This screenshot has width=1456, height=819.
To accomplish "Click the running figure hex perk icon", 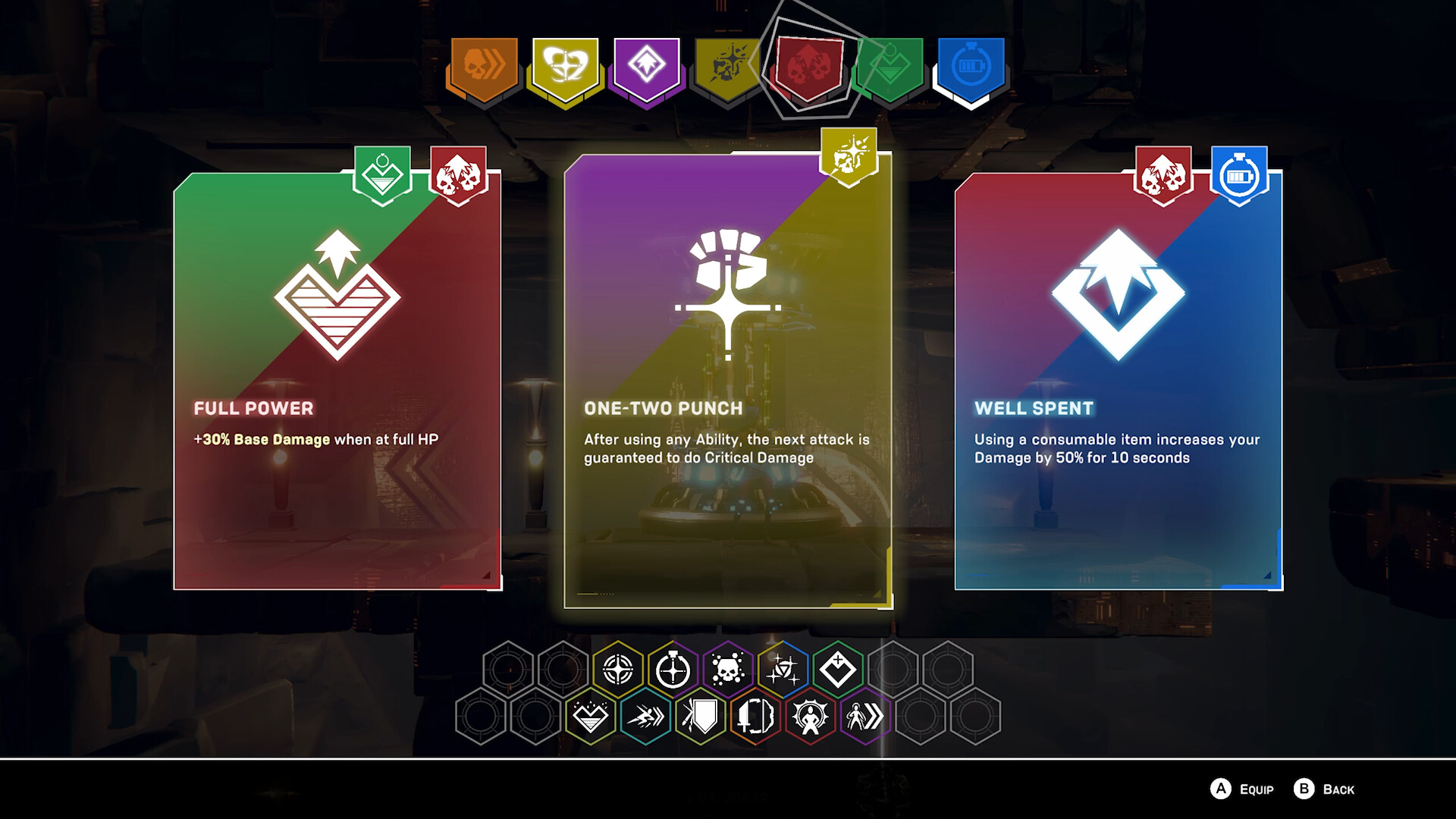I will tap(865, 717).
